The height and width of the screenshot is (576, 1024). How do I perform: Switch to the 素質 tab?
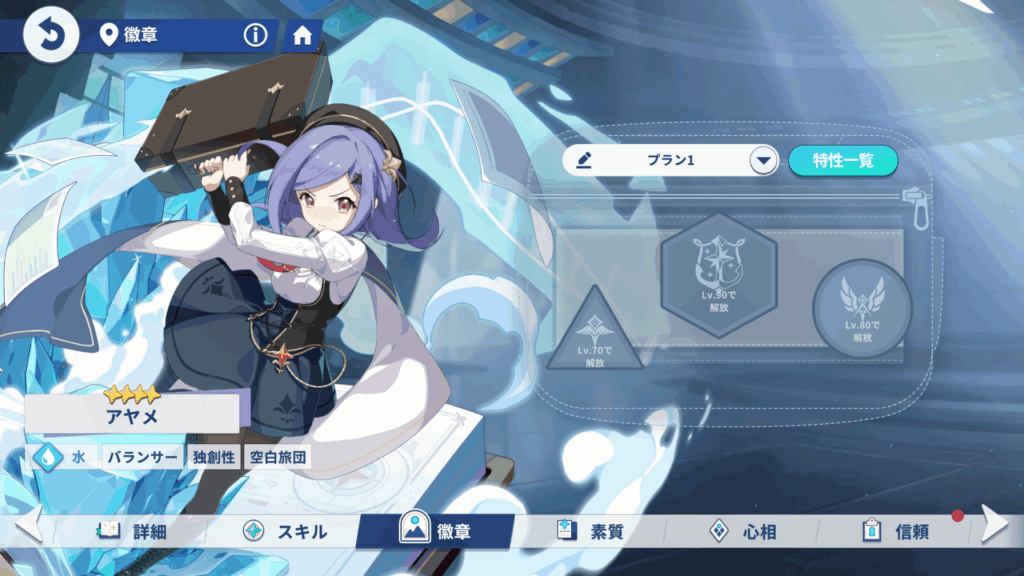click(591, 531)
